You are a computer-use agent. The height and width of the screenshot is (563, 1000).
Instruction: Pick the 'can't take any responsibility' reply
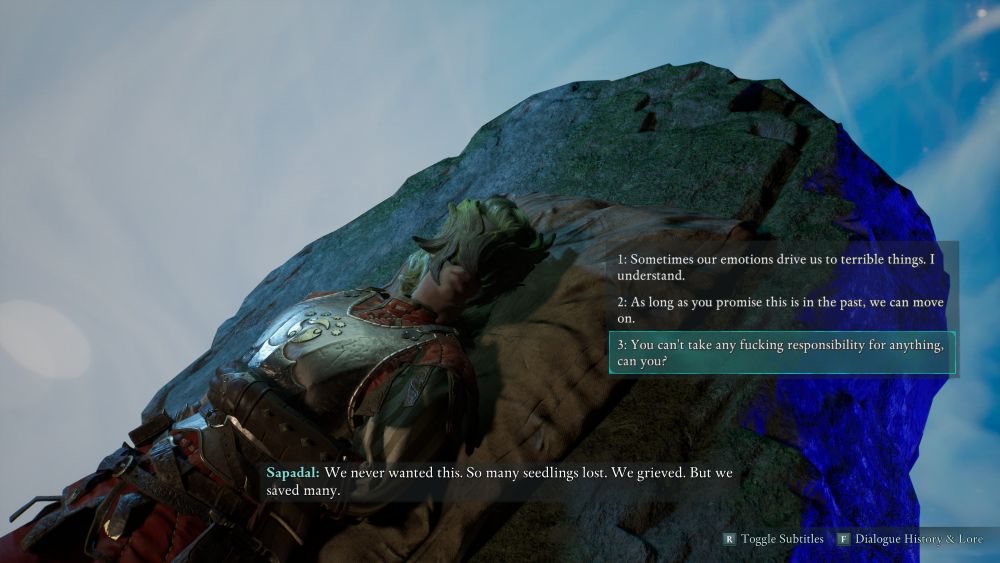pos(781,352)
